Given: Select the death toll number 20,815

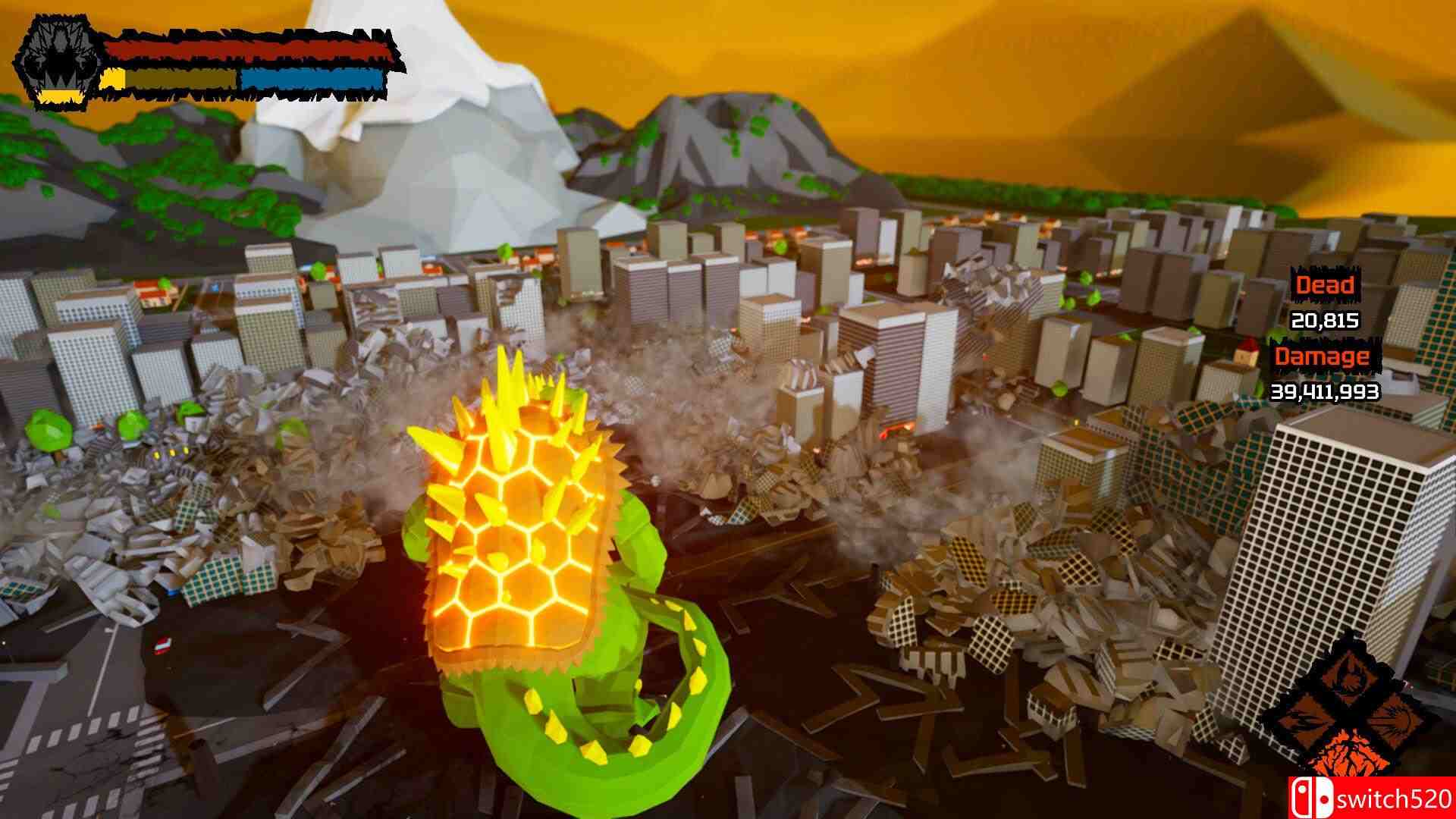Looking at the screenshot, I should pos(1326,322).
